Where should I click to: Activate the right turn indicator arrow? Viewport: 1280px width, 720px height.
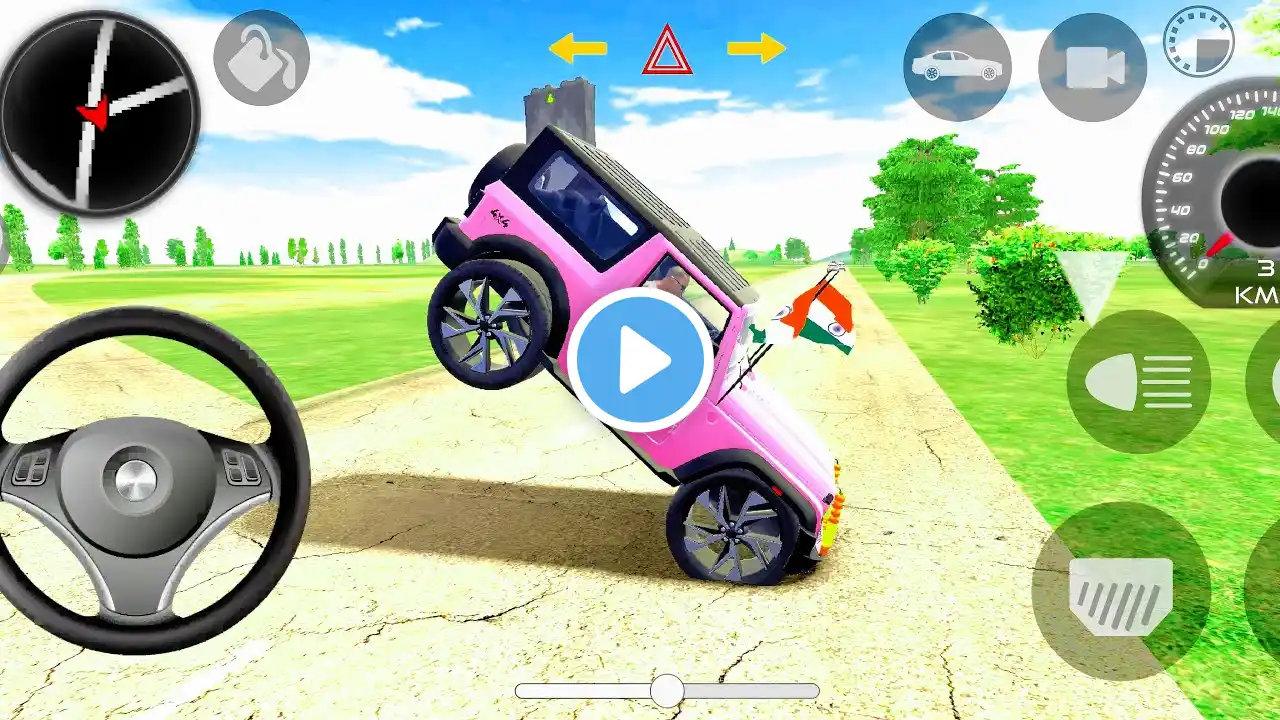(756, 47)
